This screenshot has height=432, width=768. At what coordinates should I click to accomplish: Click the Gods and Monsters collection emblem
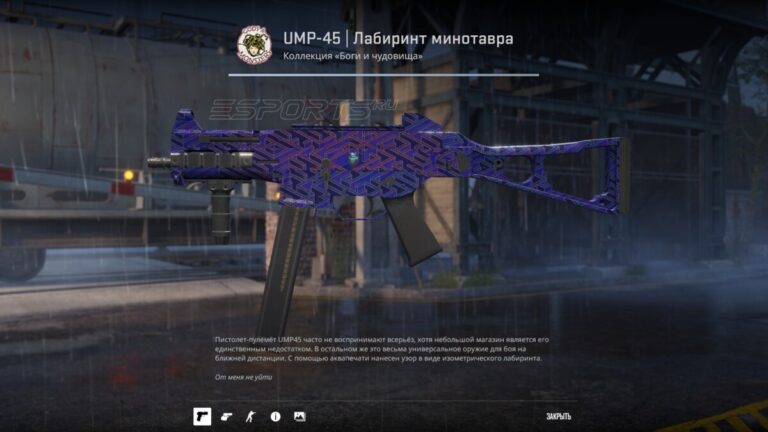coord(252,45)
